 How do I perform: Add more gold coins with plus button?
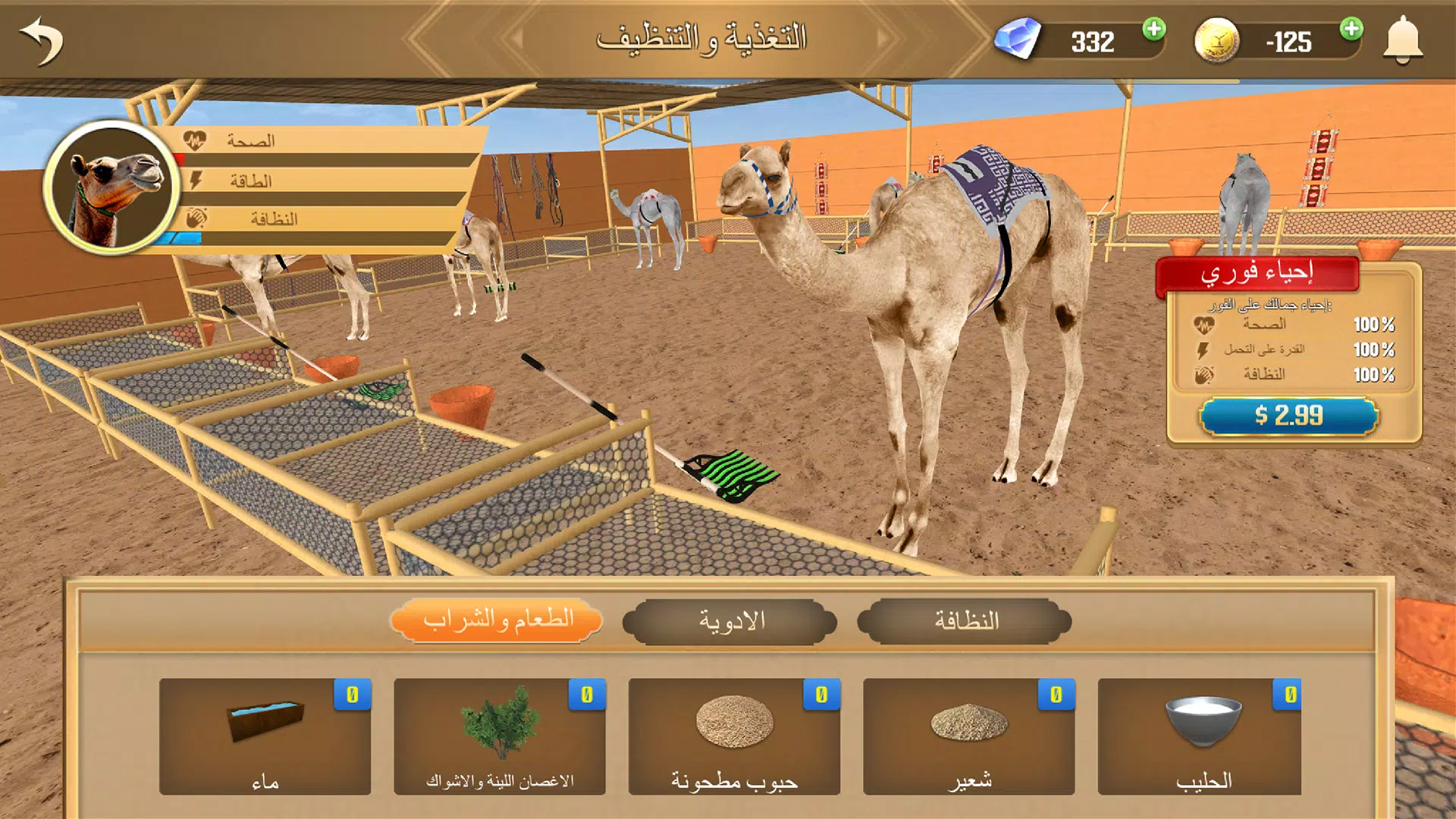click(1351, 30)
